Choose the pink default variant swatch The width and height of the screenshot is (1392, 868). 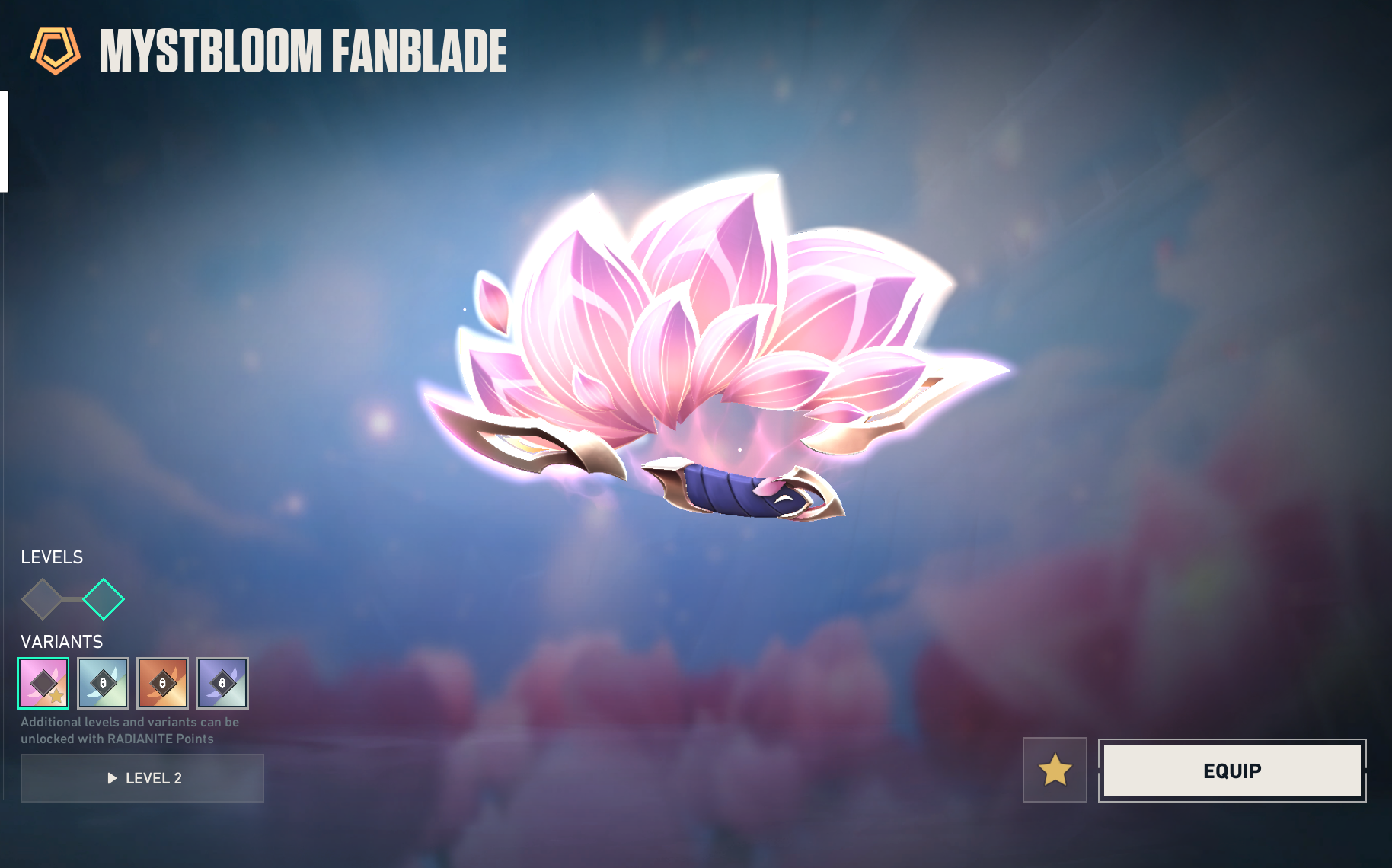pos(43,683)
